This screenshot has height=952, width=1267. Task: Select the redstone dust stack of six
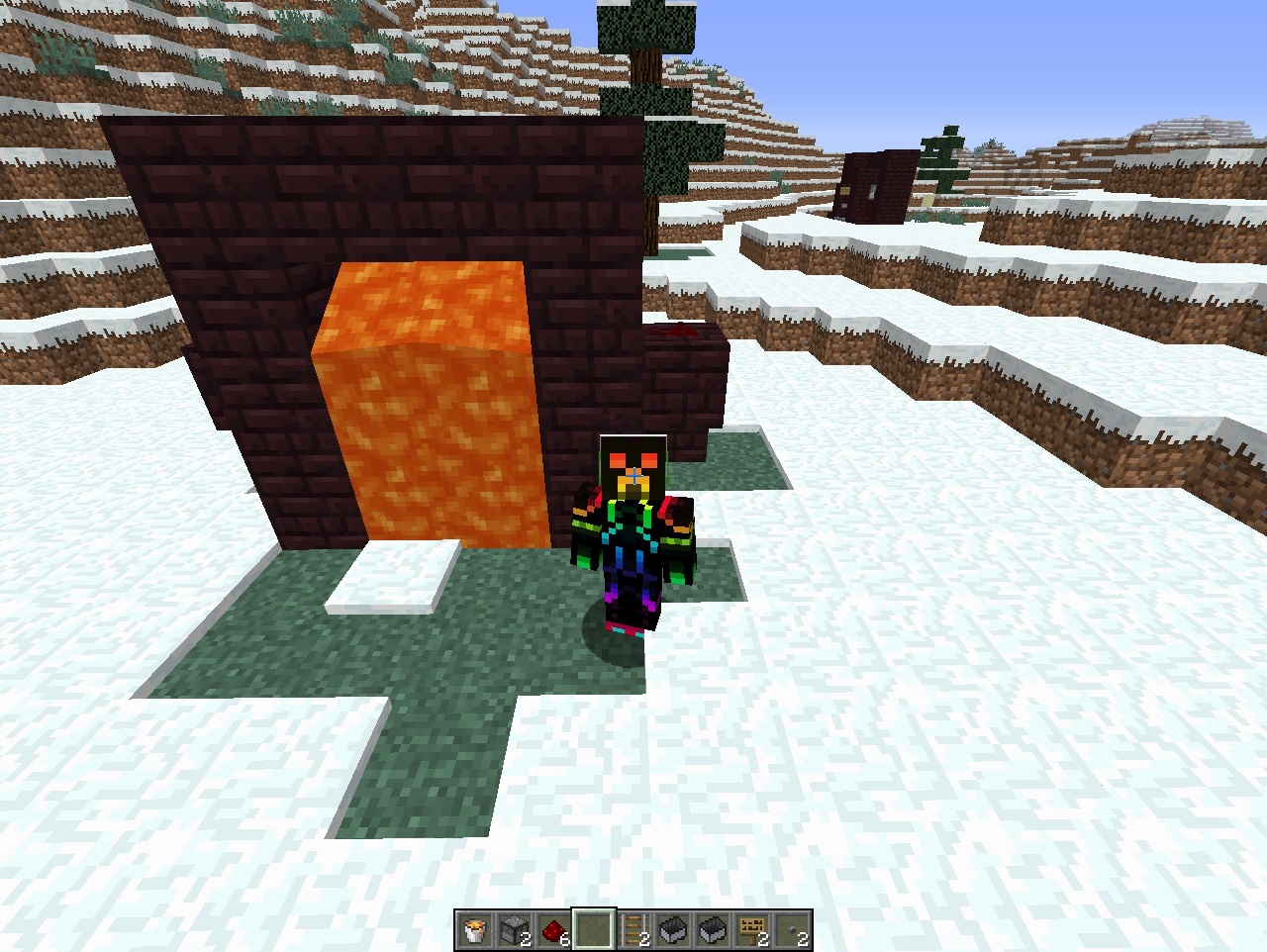(x=554, y=928)
